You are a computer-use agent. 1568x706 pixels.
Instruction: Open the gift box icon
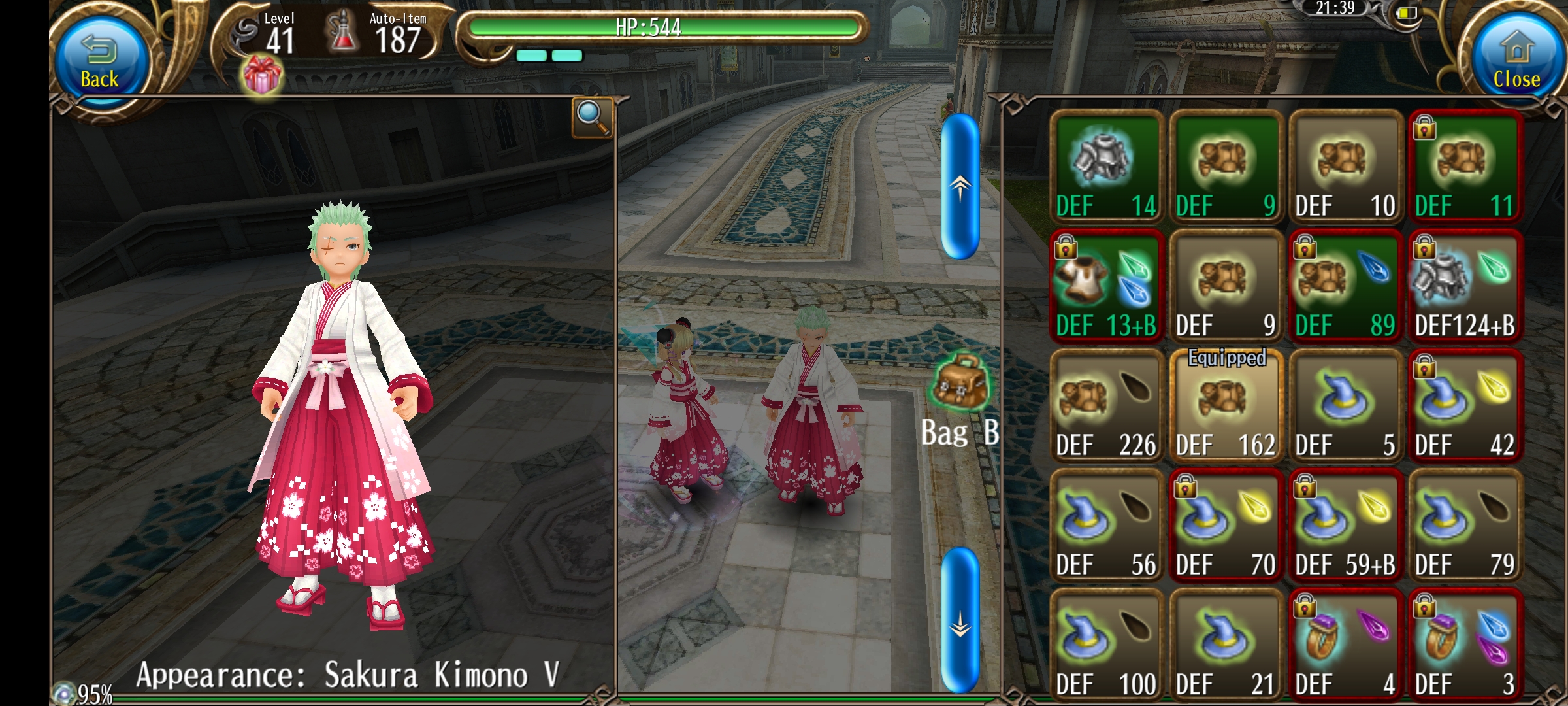pyautogui.click(x=263, y=76)
